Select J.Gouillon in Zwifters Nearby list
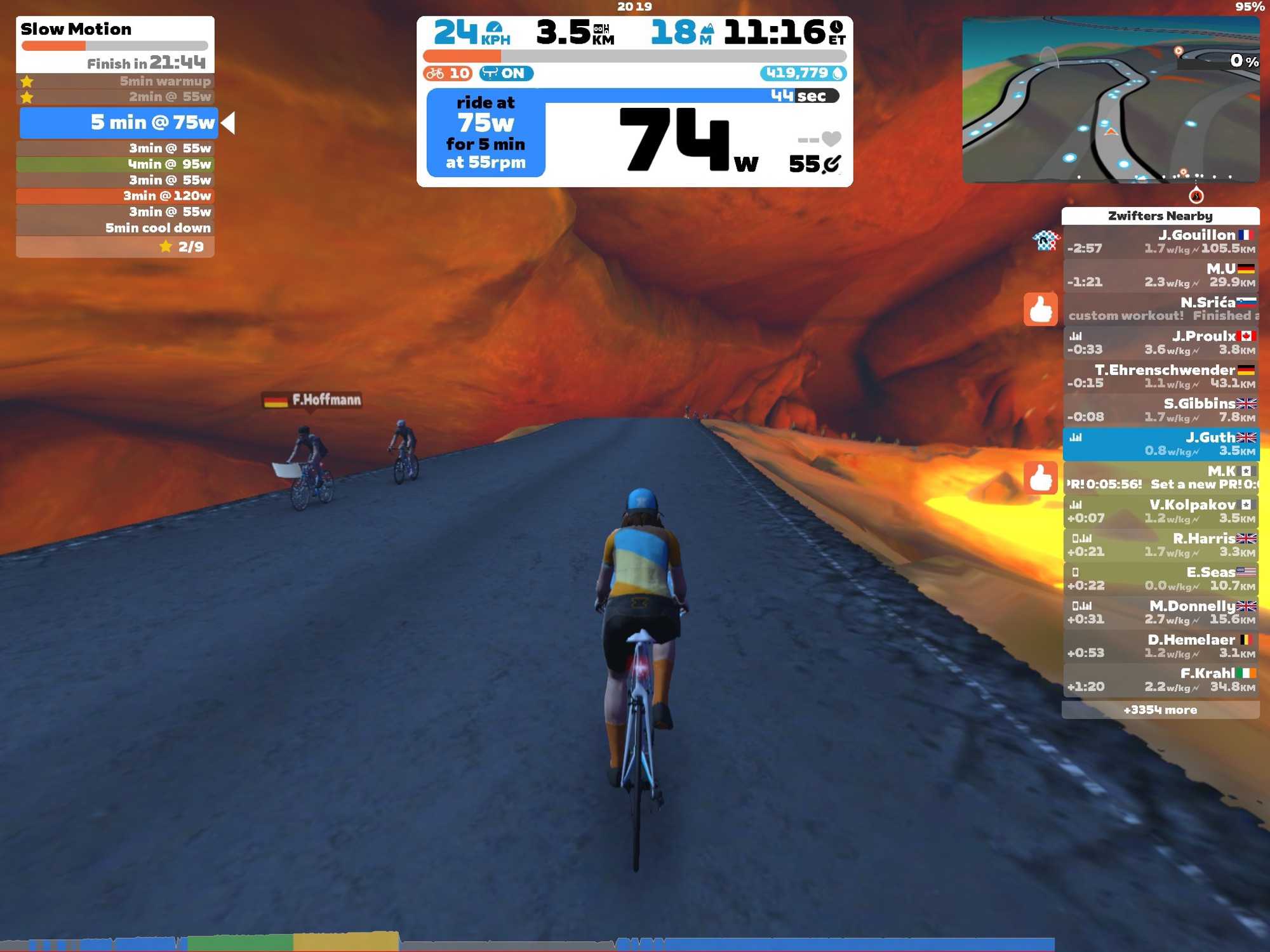 click(1160, 242)
